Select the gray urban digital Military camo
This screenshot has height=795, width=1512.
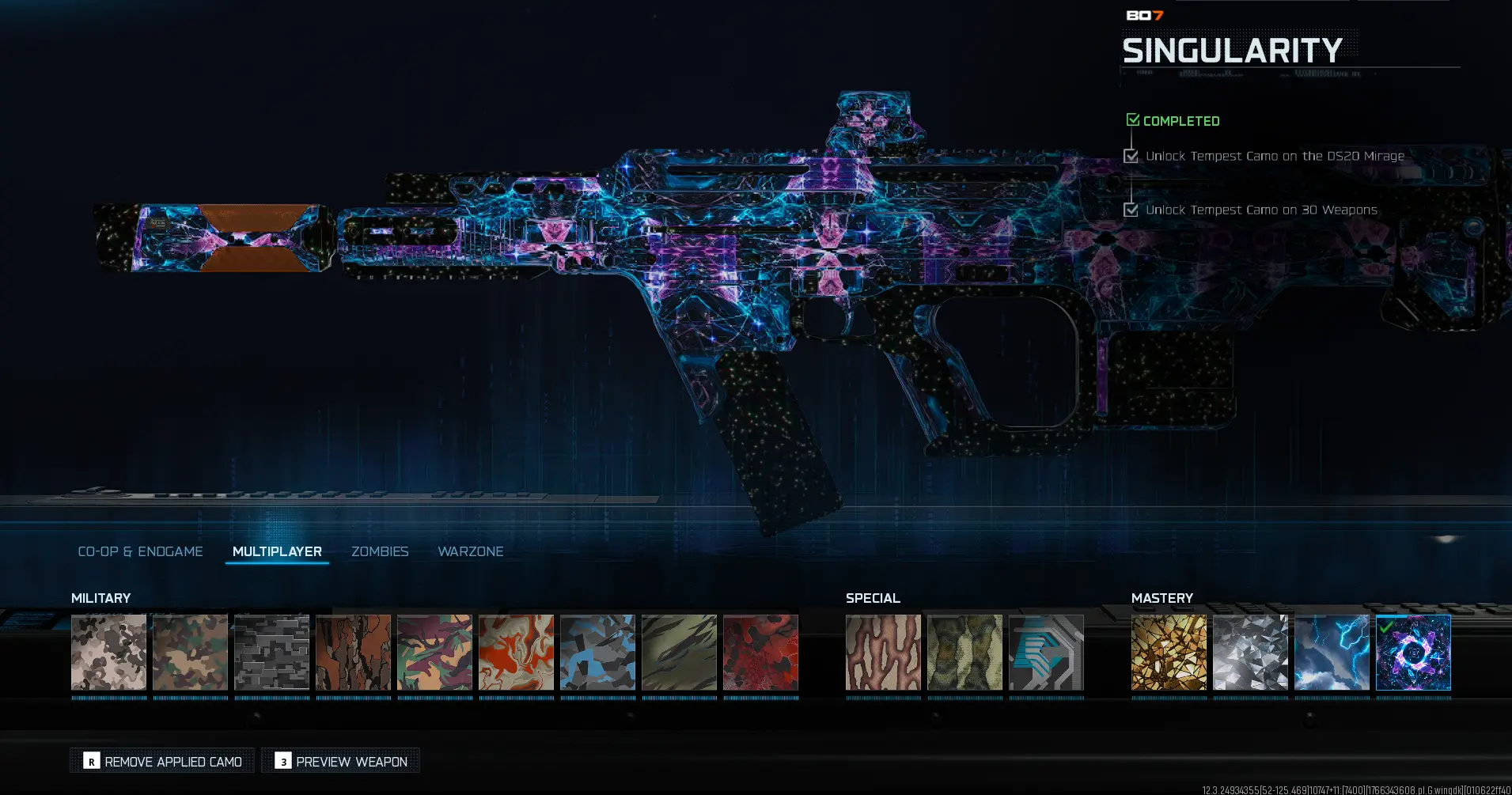[271, 653]
